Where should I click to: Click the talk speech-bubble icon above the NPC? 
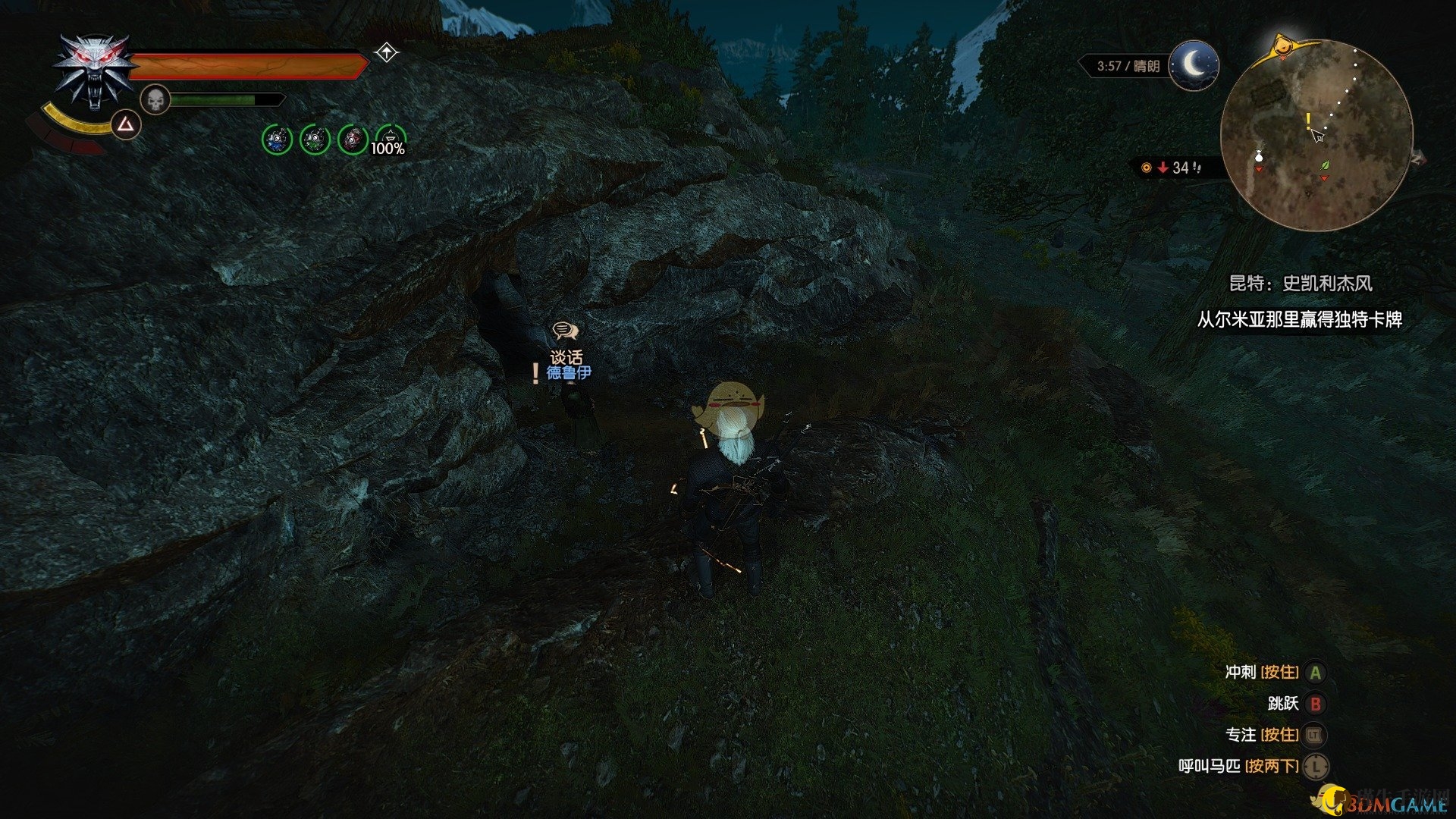[x=565, y=331]
